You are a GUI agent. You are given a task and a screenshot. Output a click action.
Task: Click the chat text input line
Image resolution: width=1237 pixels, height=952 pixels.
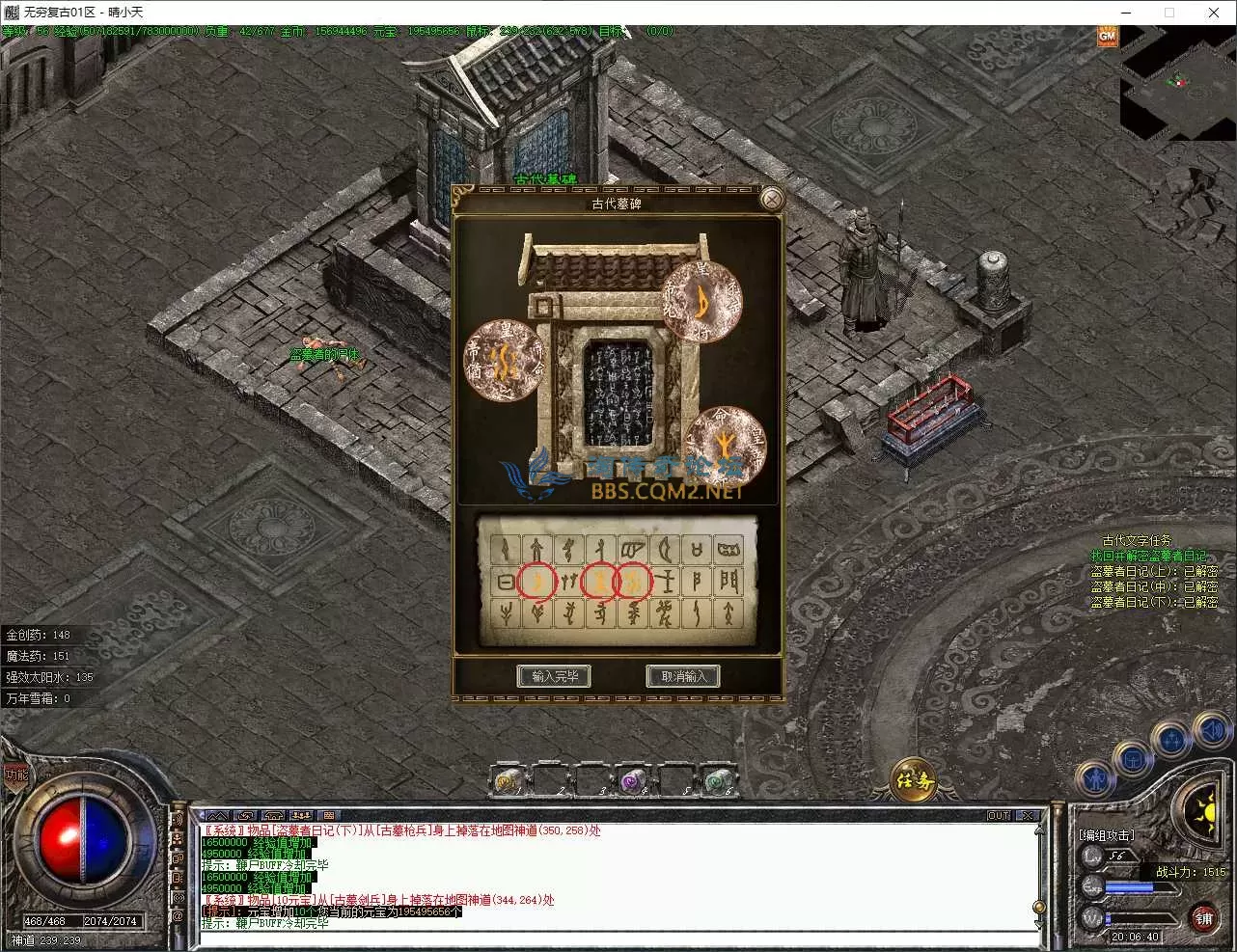click(618, 936)
